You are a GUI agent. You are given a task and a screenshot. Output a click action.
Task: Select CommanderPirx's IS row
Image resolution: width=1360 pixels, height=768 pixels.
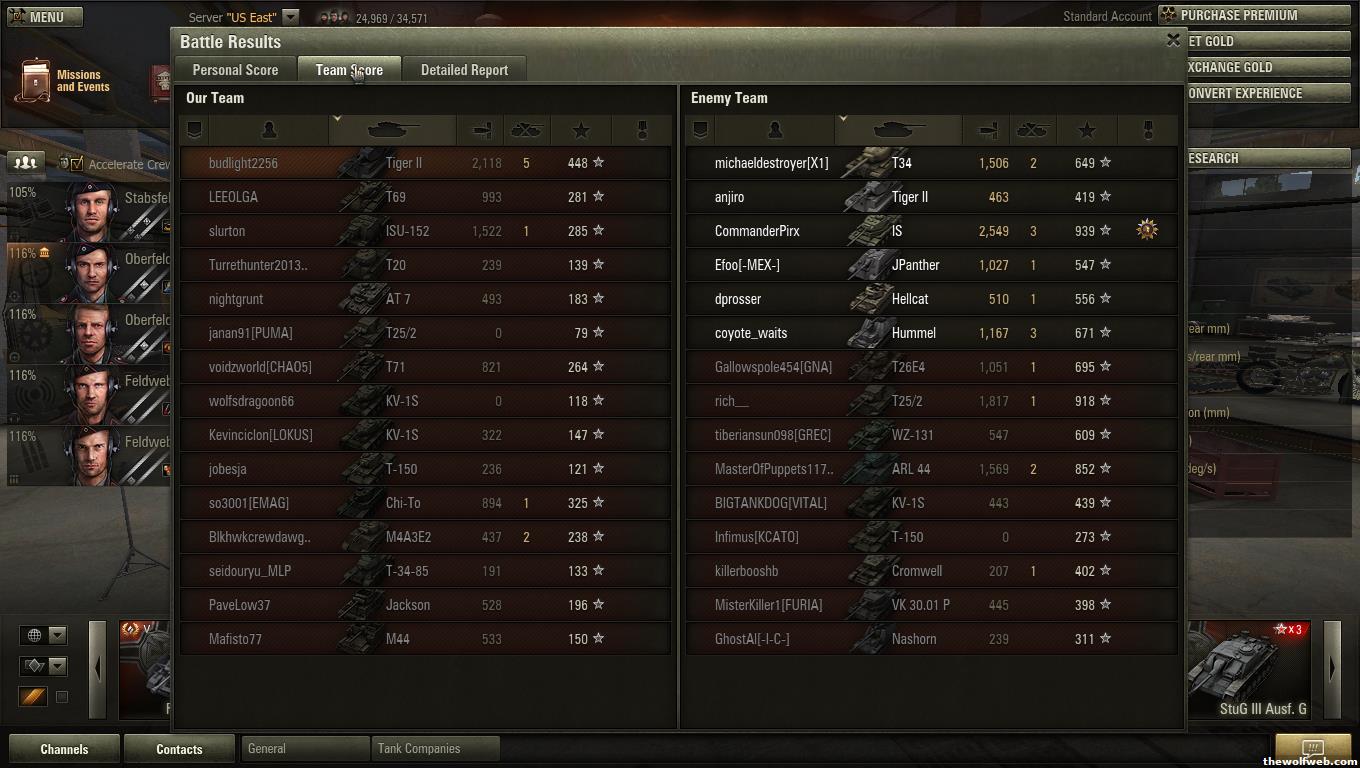[x=931, y=231]
